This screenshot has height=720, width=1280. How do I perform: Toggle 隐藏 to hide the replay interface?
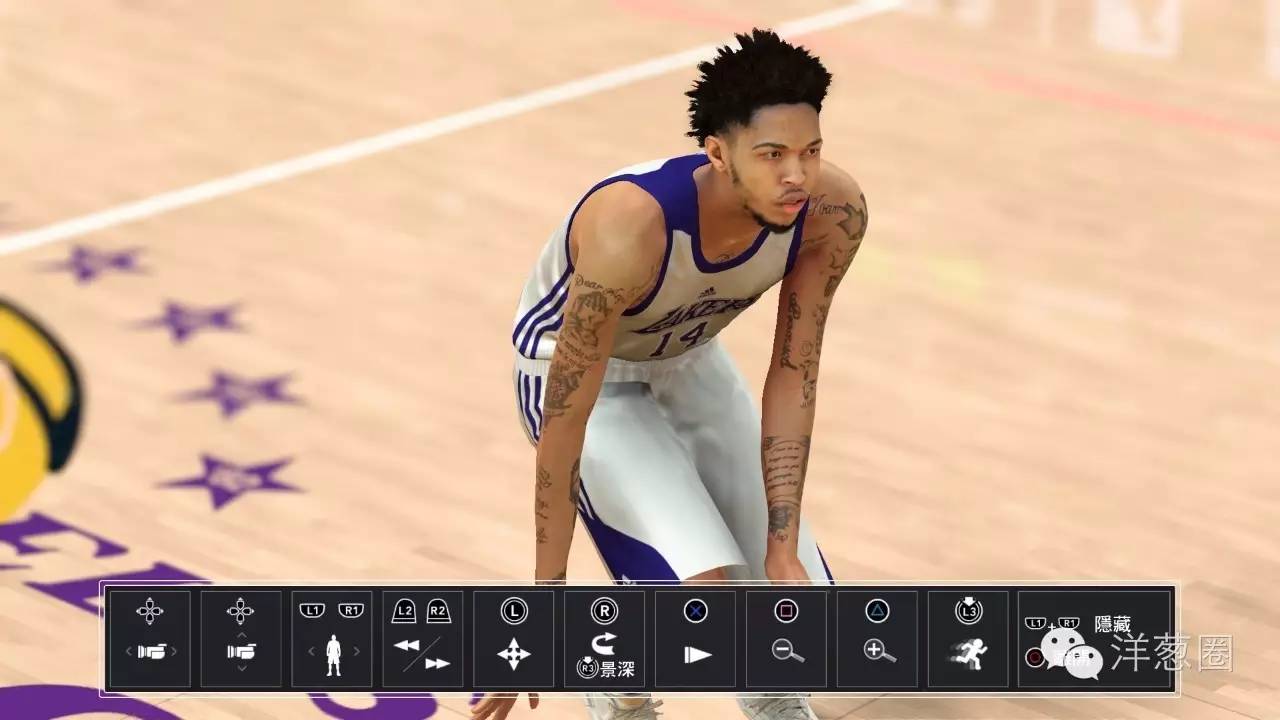click(1112, 623)
